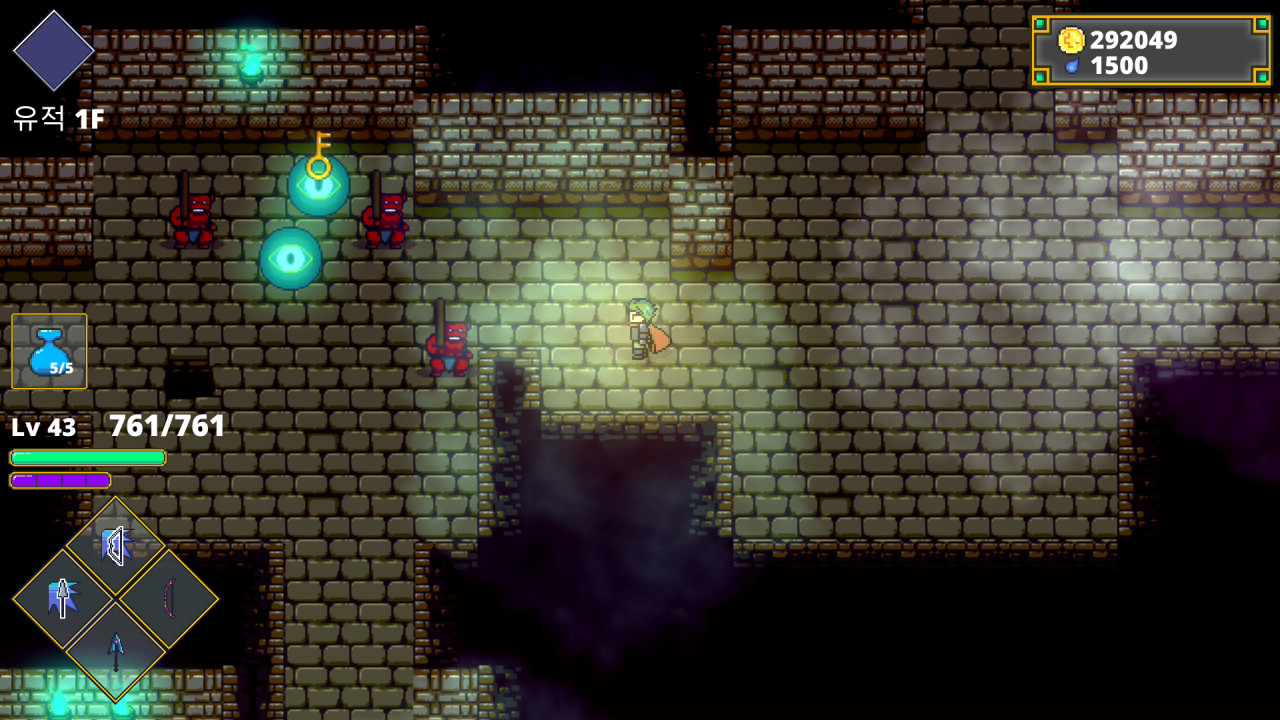Image resolution: width=1280 pixels, height=720 pixels.
Task: Click the smaller eye orb below the key
Action: pos(290,260)
